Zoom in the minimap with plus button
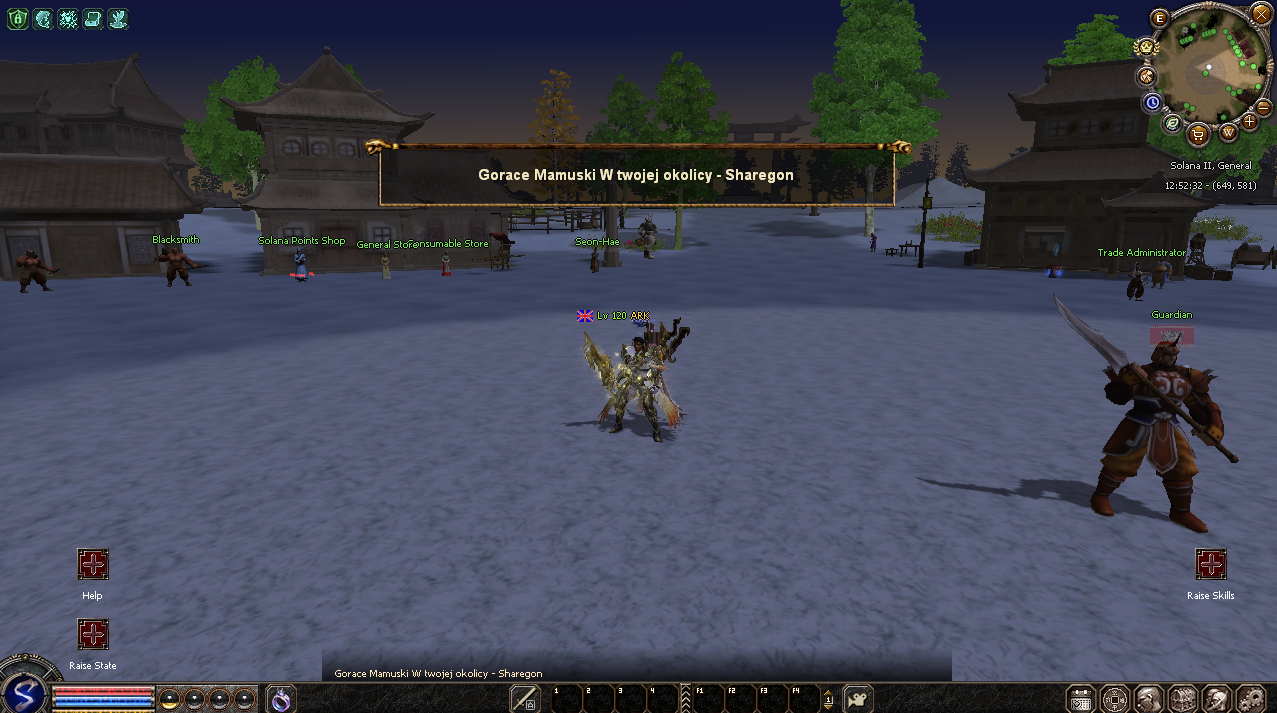The width and height of the screenshot is (1277, 713). (1249, 121)
